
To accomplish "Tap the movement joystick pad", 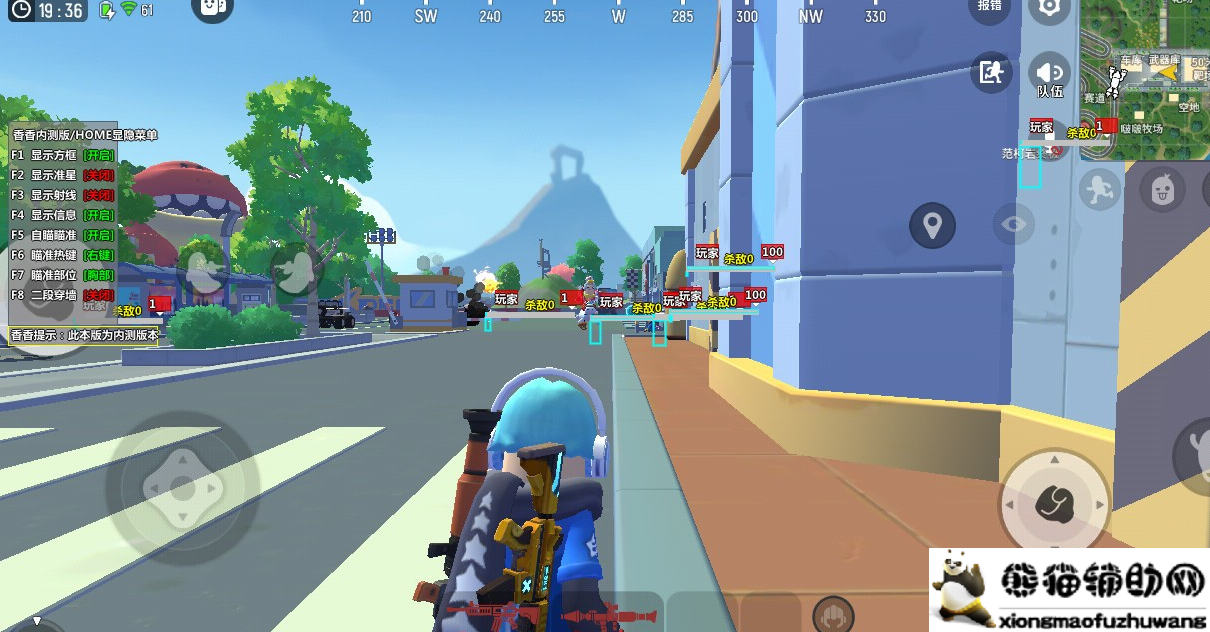I will pyautogui.click(x=182, y=488).
